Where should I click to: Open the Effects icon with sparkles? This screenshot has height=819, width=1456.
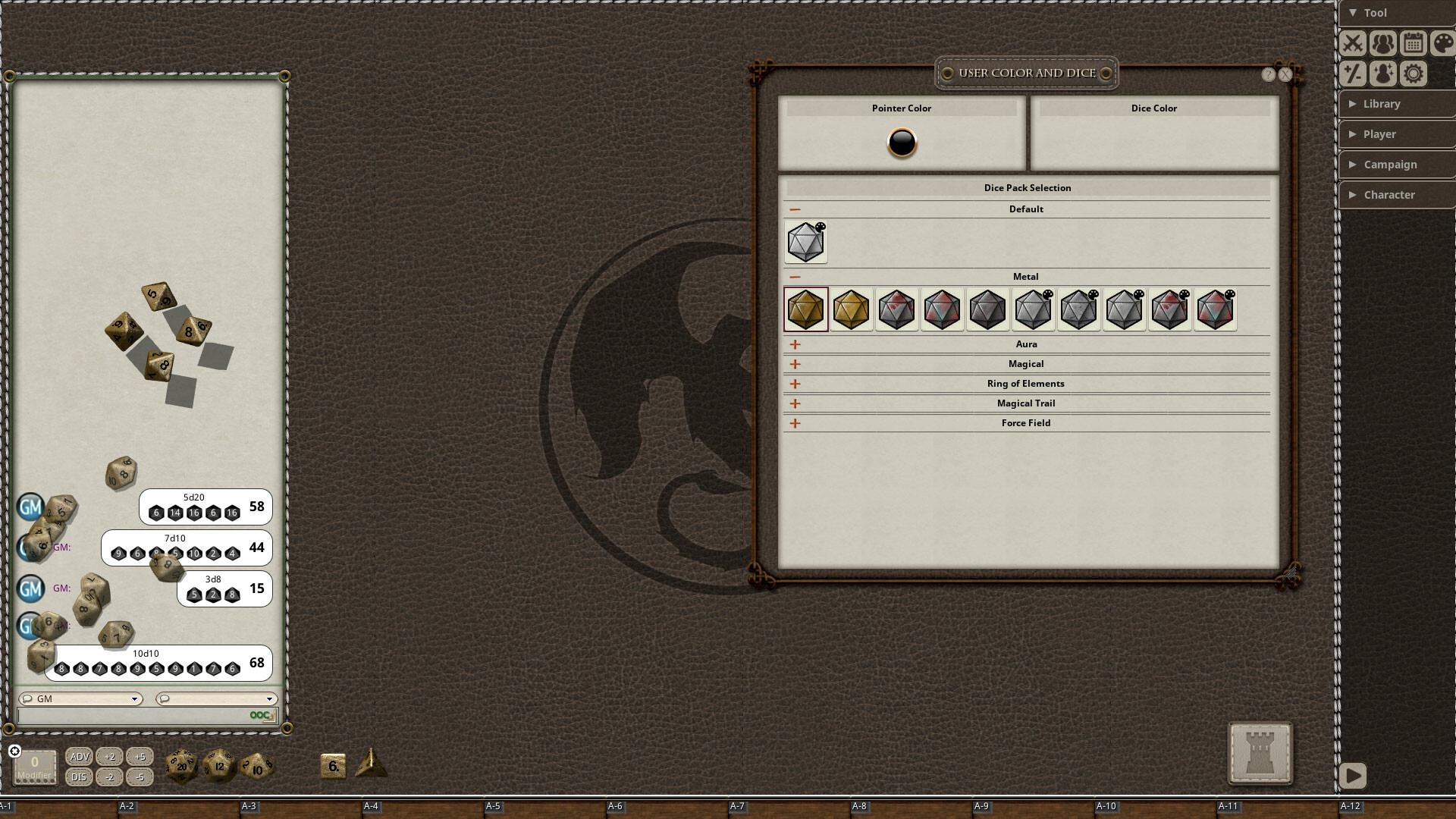[1383, 74]
